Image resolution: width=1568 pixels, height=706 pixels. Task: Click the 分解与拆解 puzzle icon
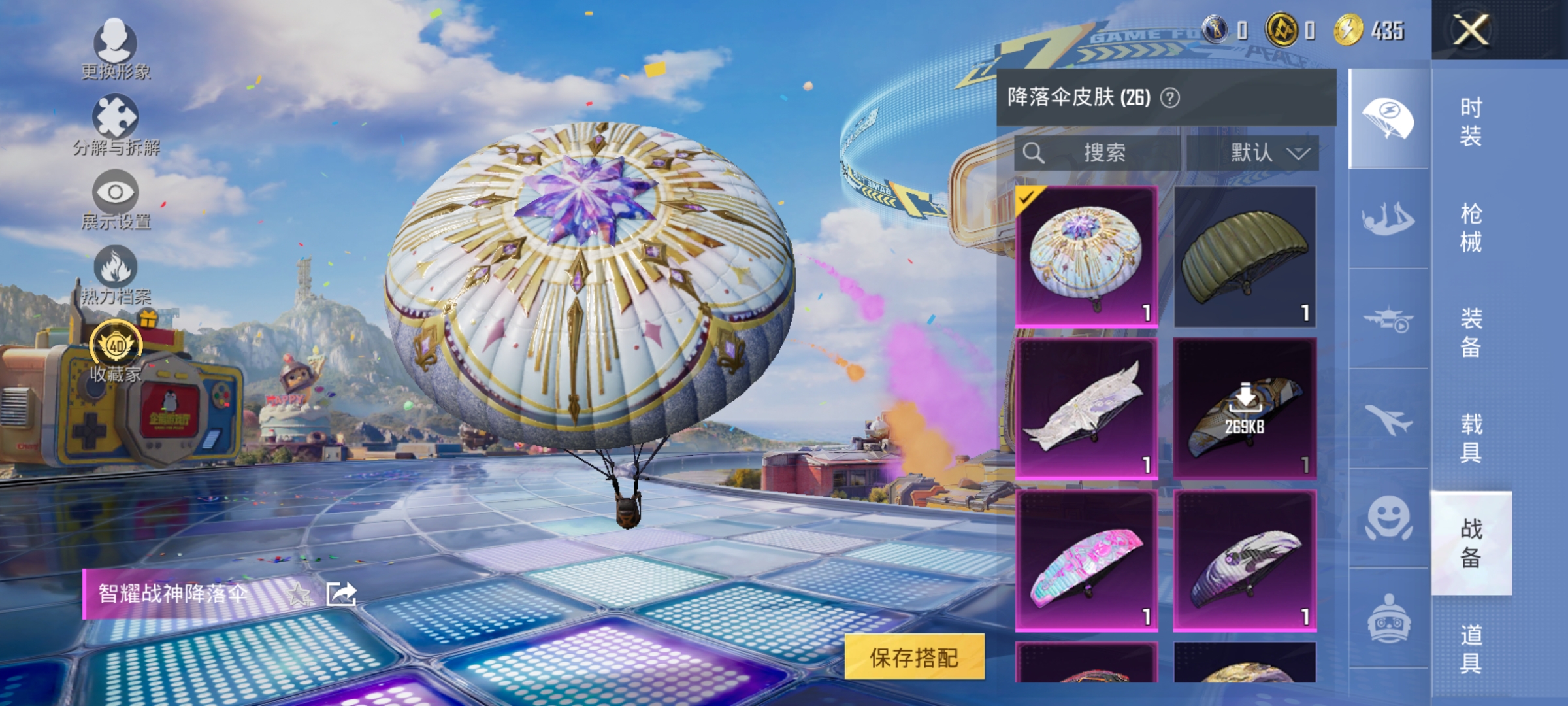coord(116,116)
